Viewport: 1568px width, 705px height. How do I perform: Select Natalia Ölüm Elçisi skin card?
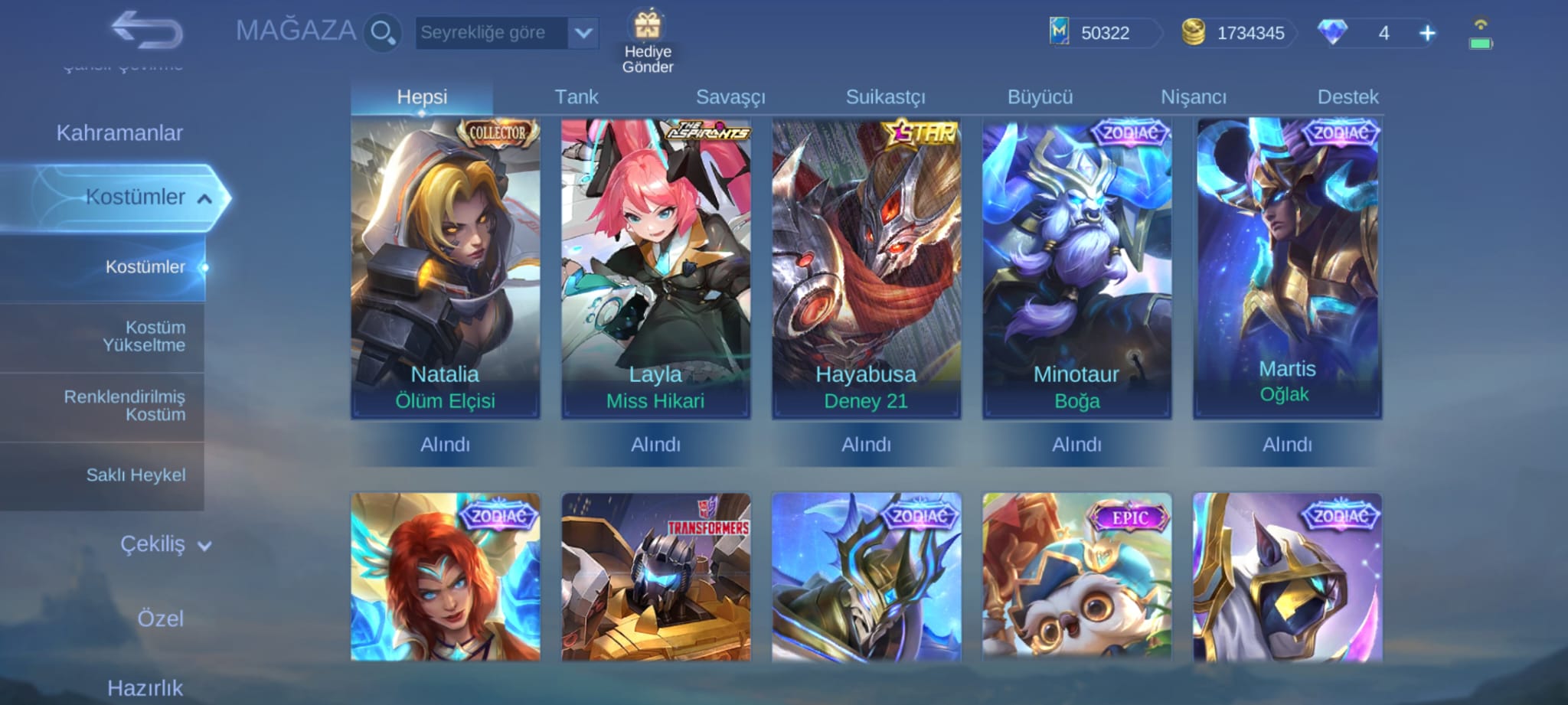pos(446,268)
